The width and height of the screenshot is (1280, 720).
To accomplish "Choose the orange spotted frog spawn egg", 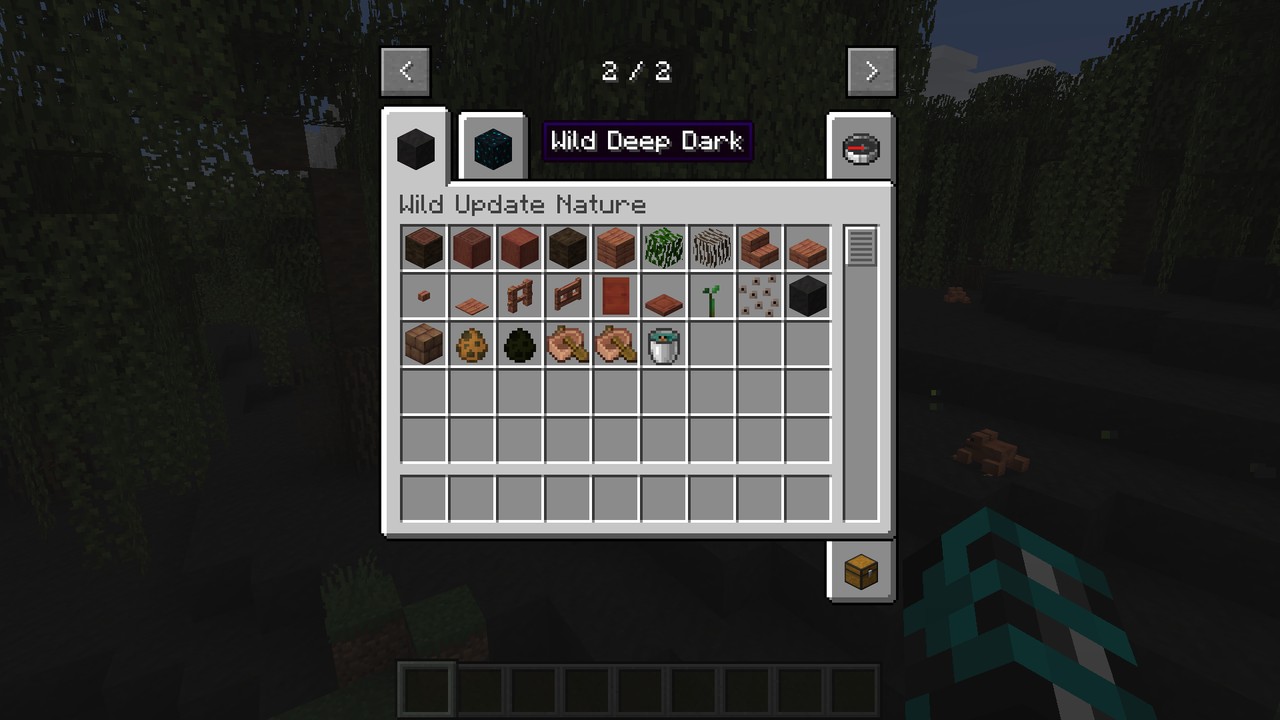I will [472, 345].
